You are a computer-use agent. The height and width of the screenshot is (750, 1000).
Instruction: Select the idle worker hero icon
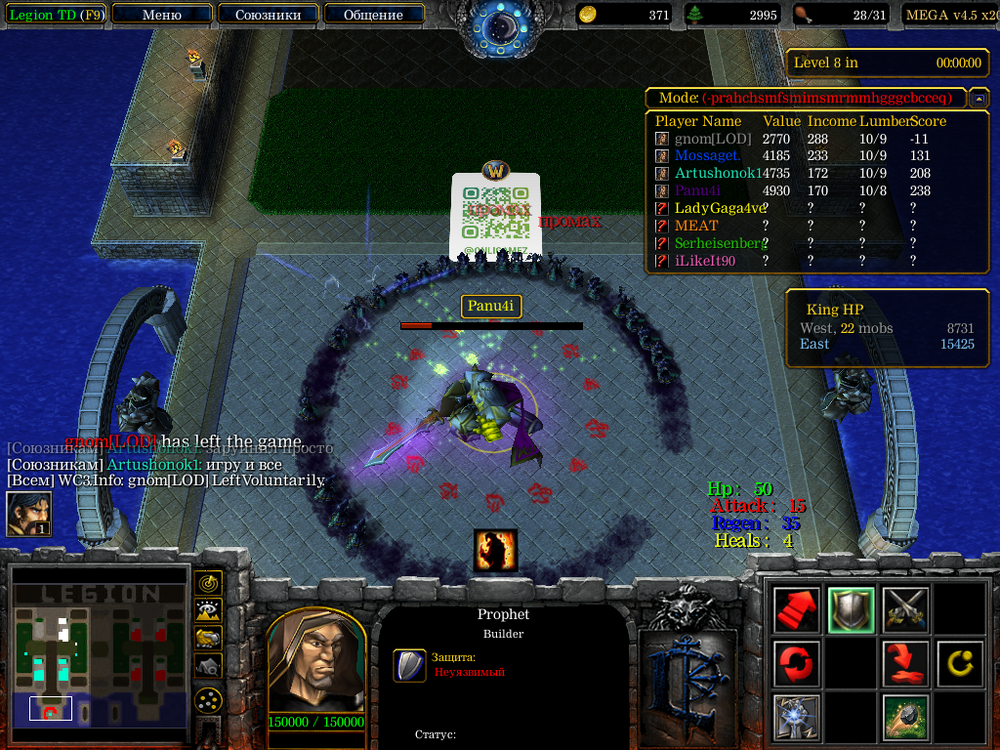(x=29, y=514)
